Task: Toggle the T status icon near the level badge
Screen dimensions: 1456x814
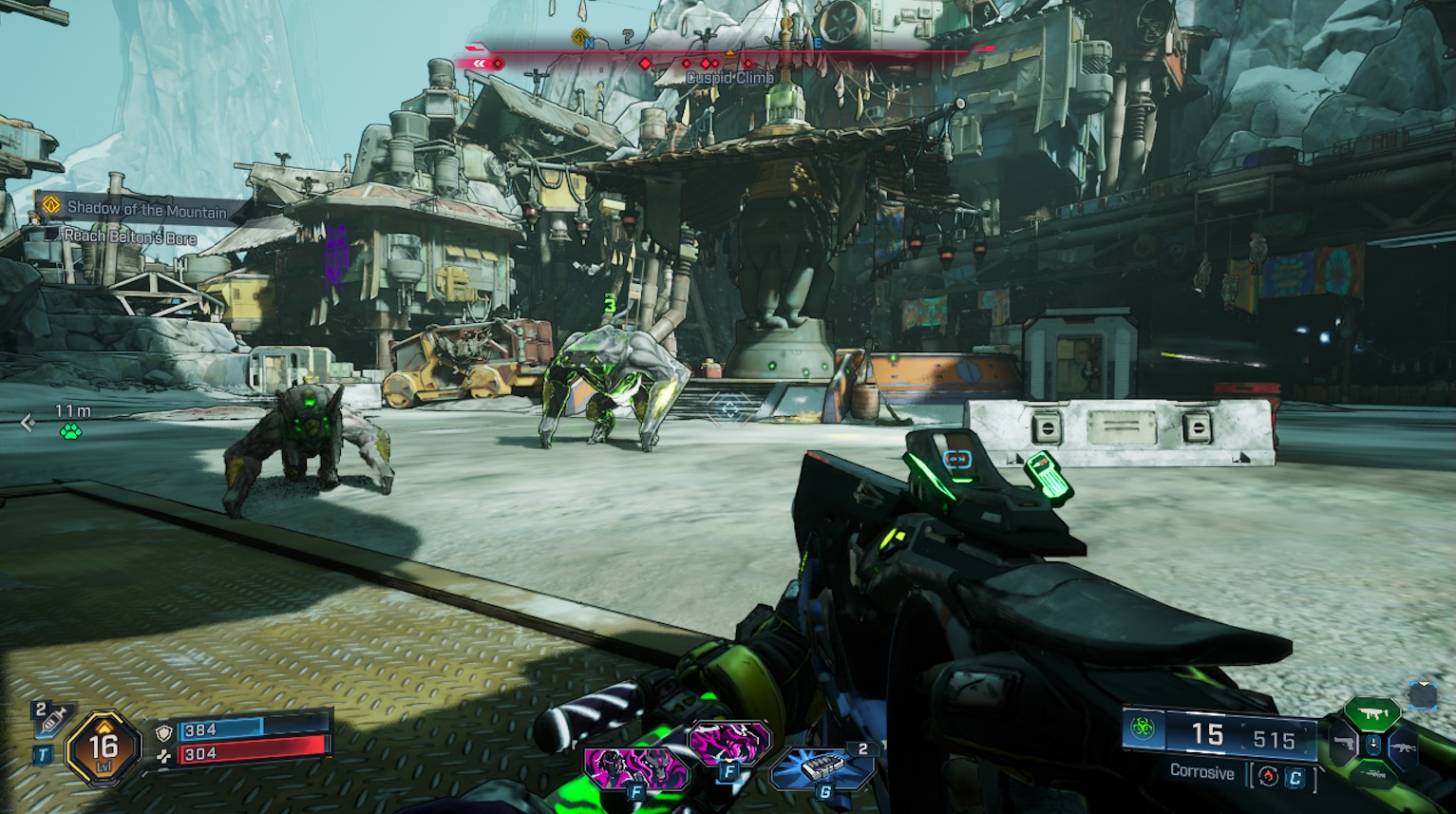Action: point(45,754)
